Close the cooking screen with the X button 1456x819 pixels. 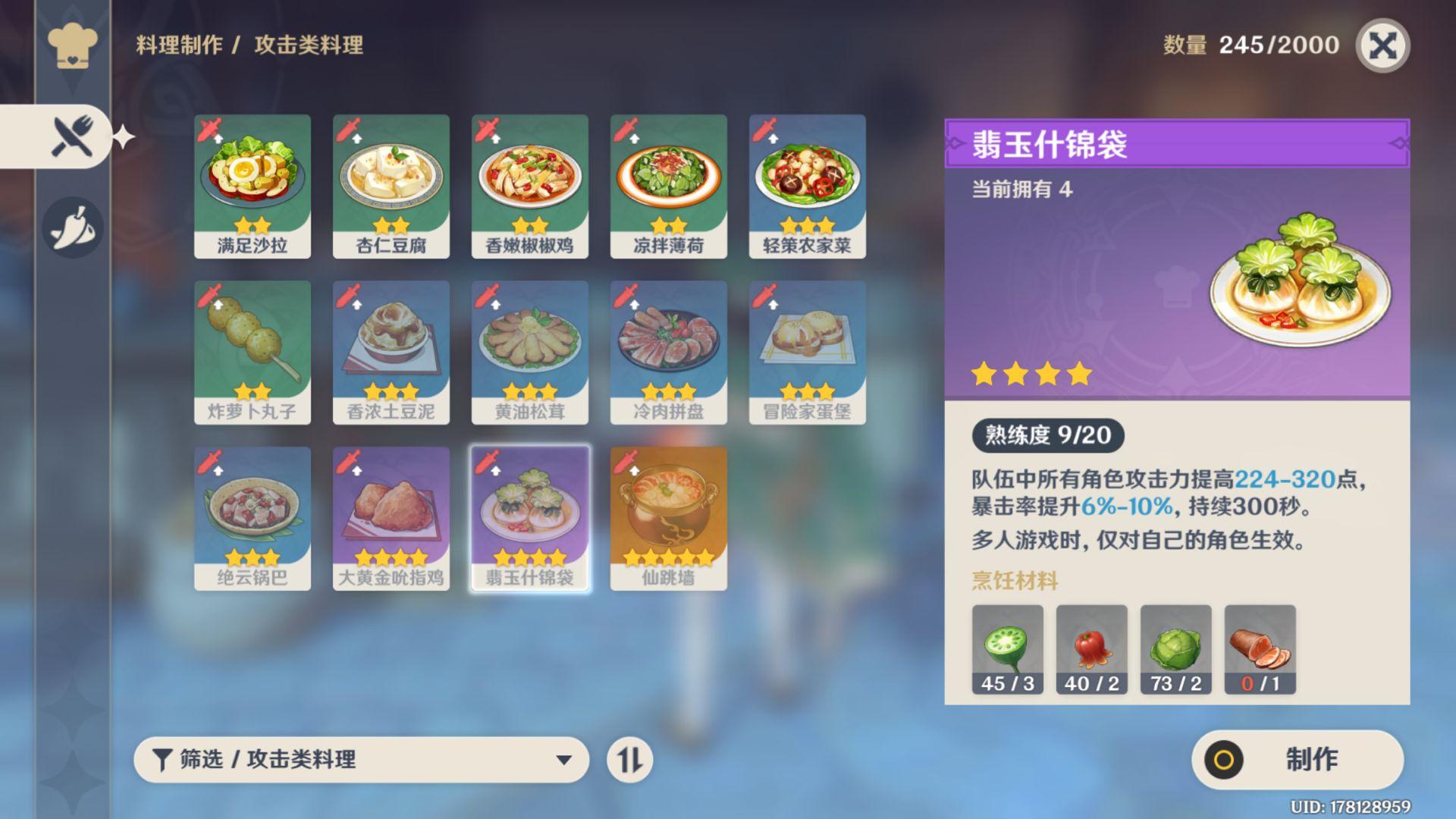tap(1387, 45)
